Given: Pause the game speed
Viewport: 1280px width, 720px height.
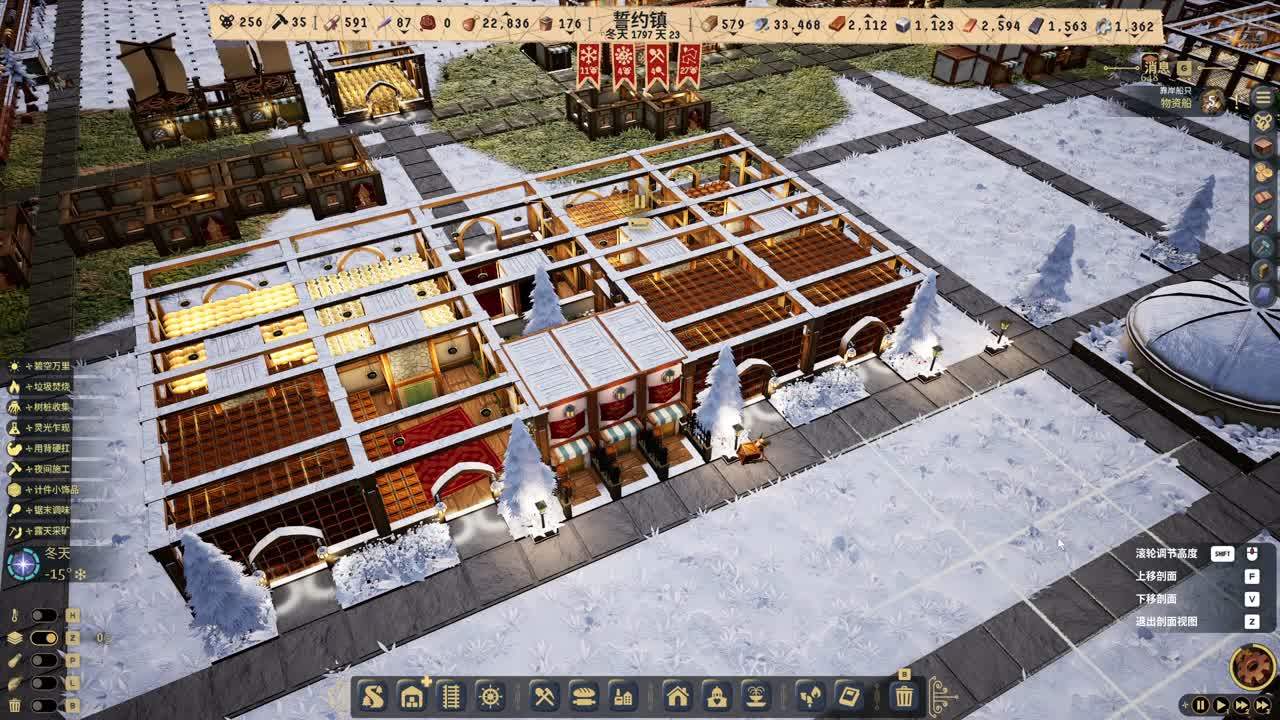Looking at the screenshot, I should click(1200, 705).
